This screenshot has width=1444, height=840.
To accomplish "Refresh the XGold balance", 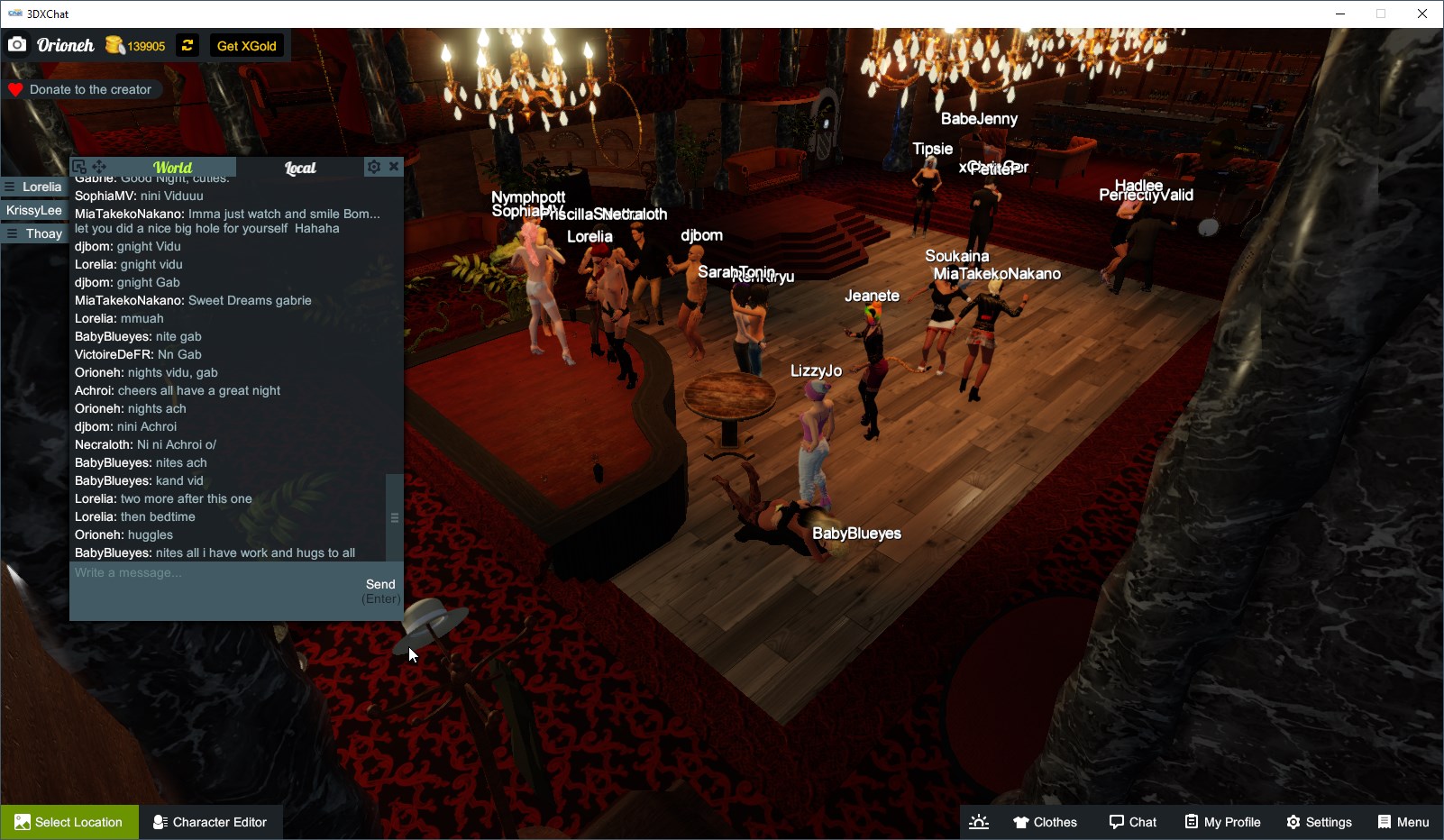I will 187,45.
